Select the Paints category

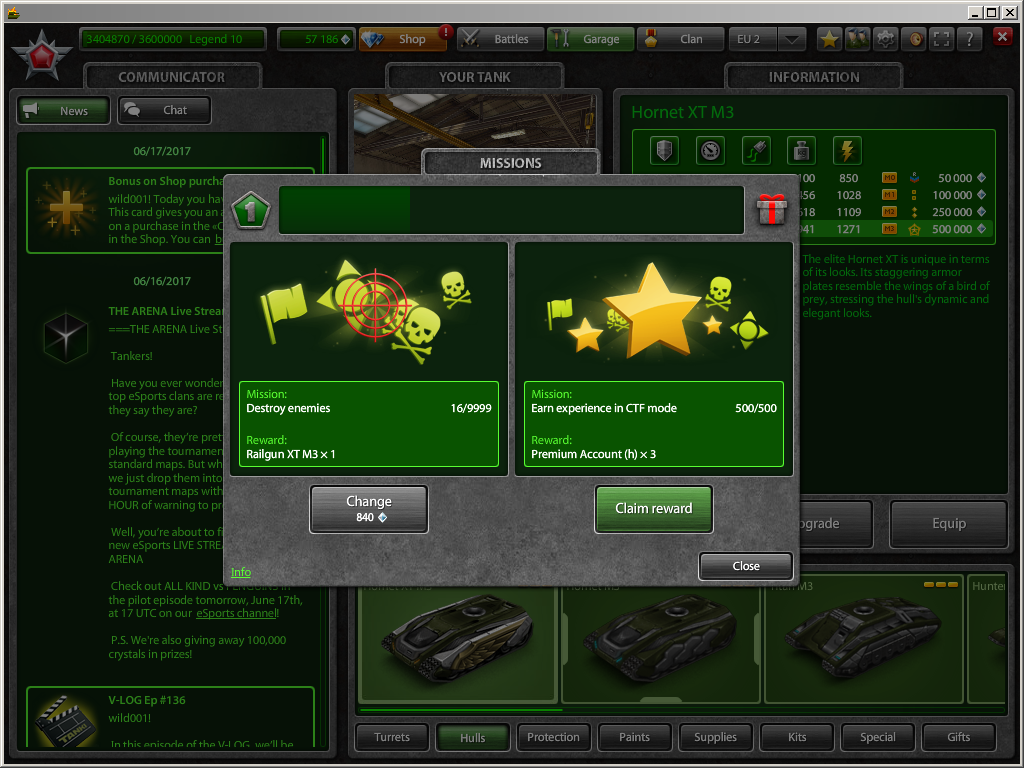tap(635, 738)
